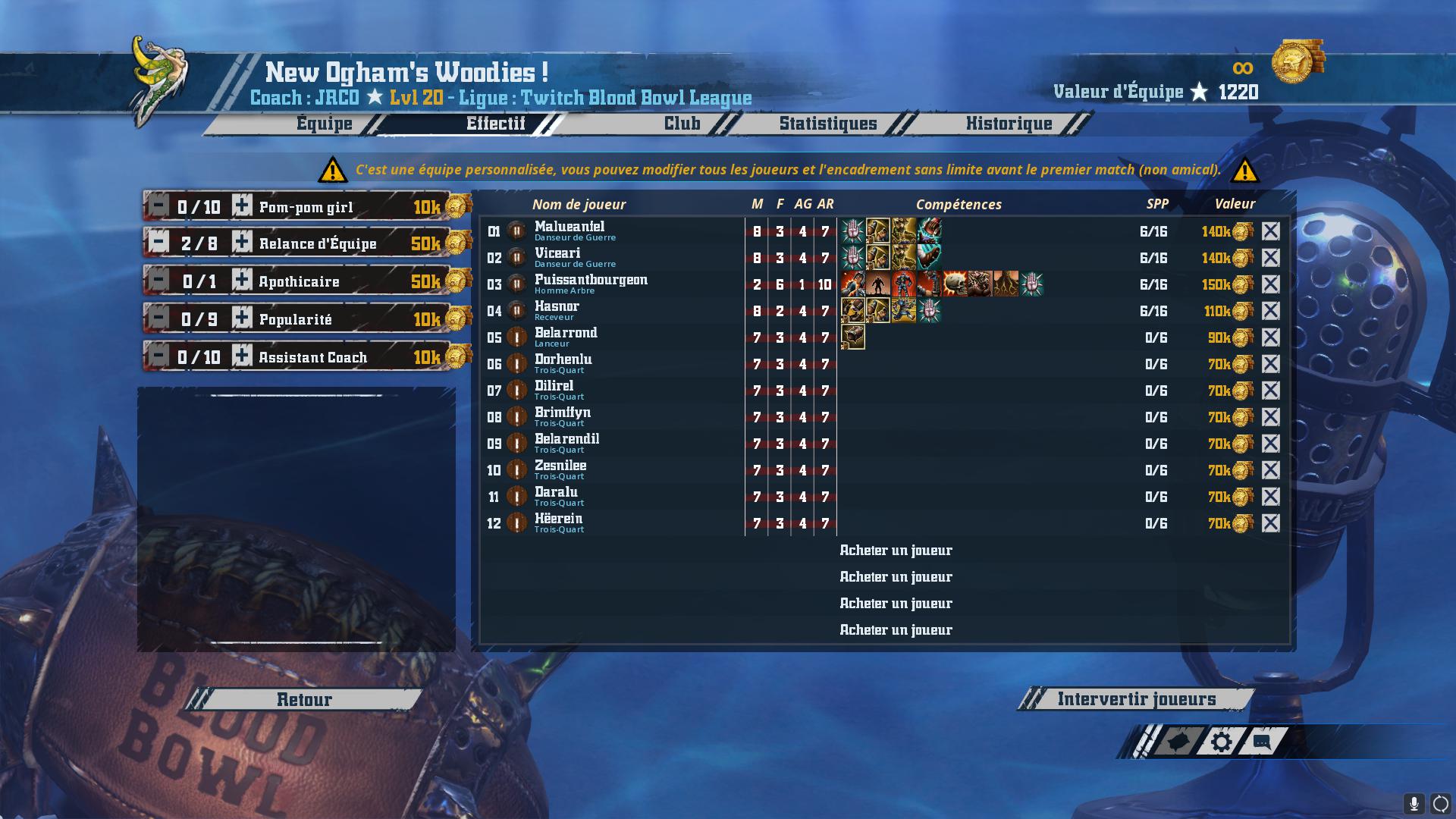Remove player Viceari with the X button
Image resolution: width=1456 pixels, height=819 pixels.
click(x=1270, y=258)
